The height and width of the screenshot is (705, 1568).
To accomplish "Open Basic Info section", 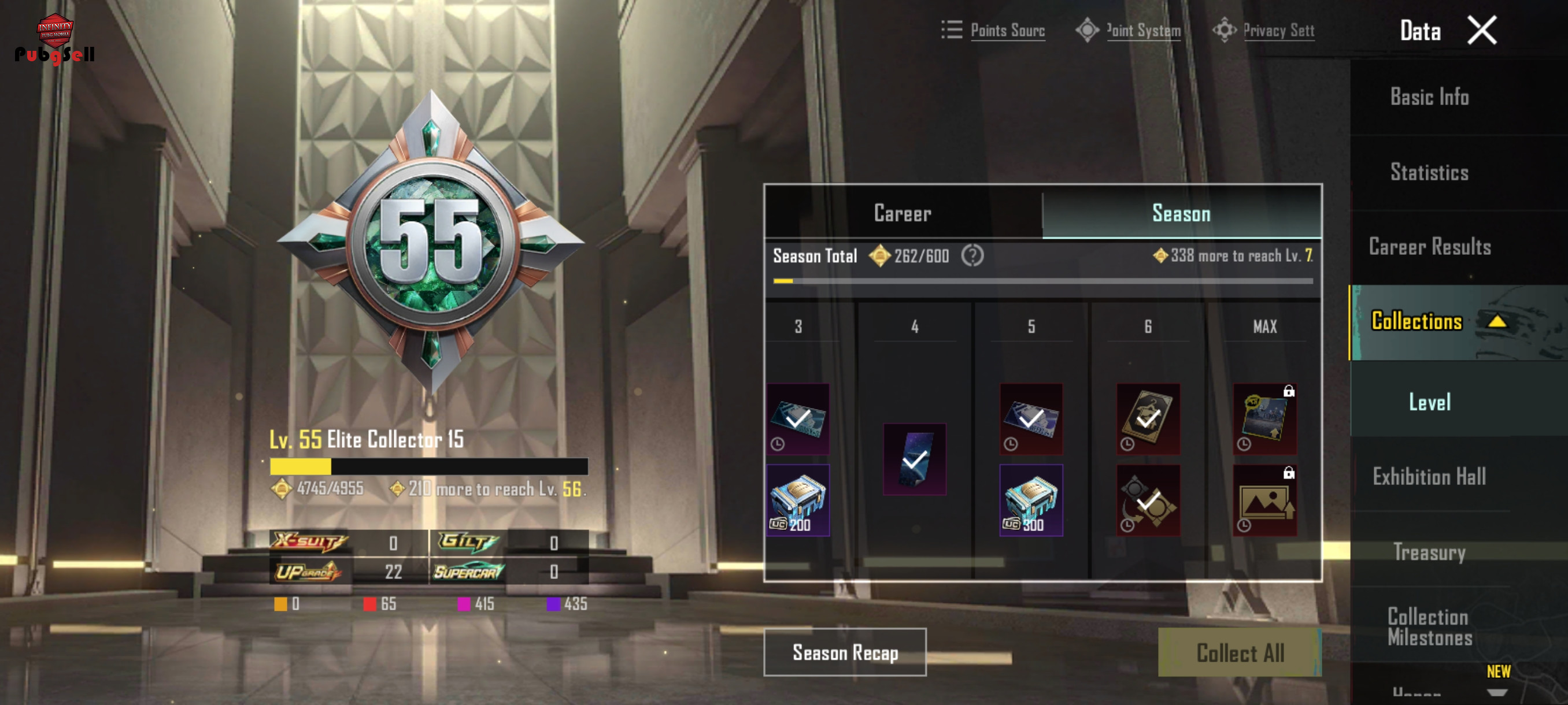I will [1429, 97].
